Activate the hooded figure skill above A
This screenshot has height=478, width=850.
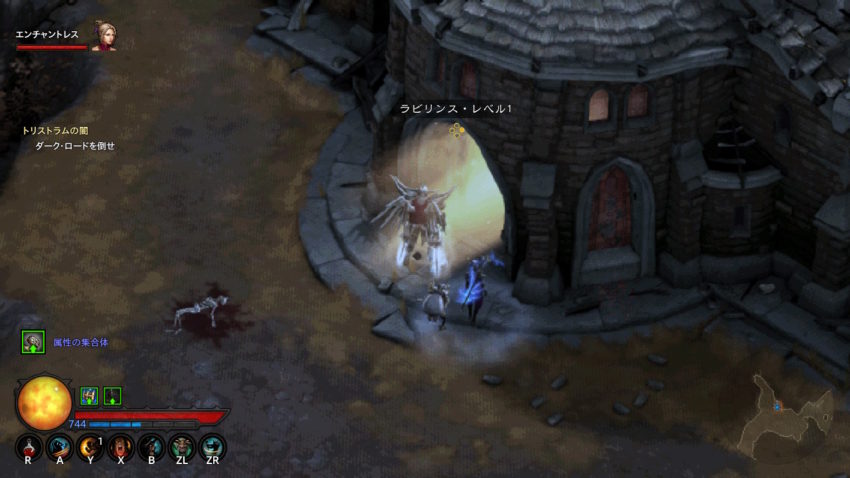pyautogui.click(x=60, y=447)
